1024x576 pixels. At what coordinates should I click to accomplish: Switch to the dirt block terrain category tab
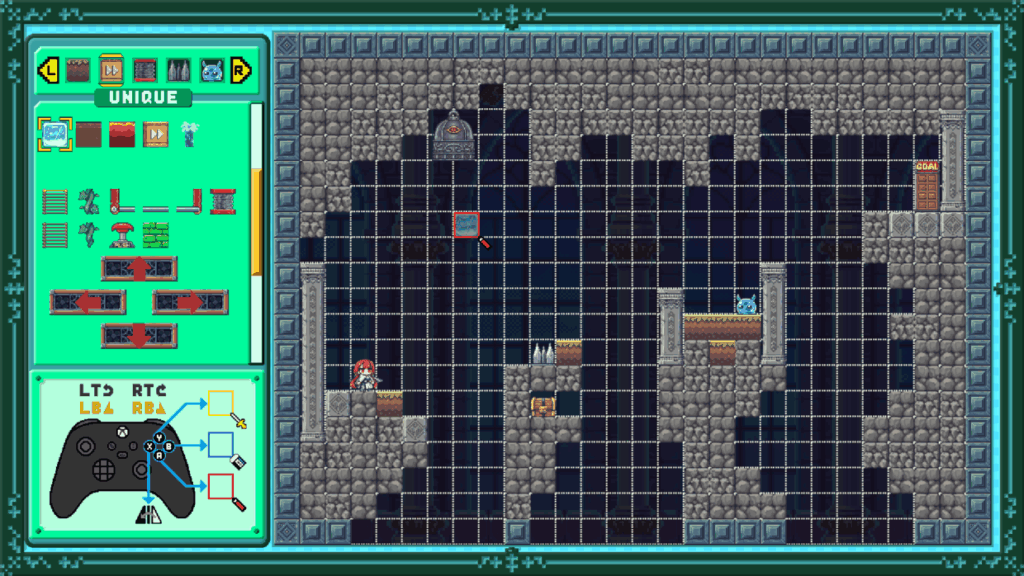point(78,70)
